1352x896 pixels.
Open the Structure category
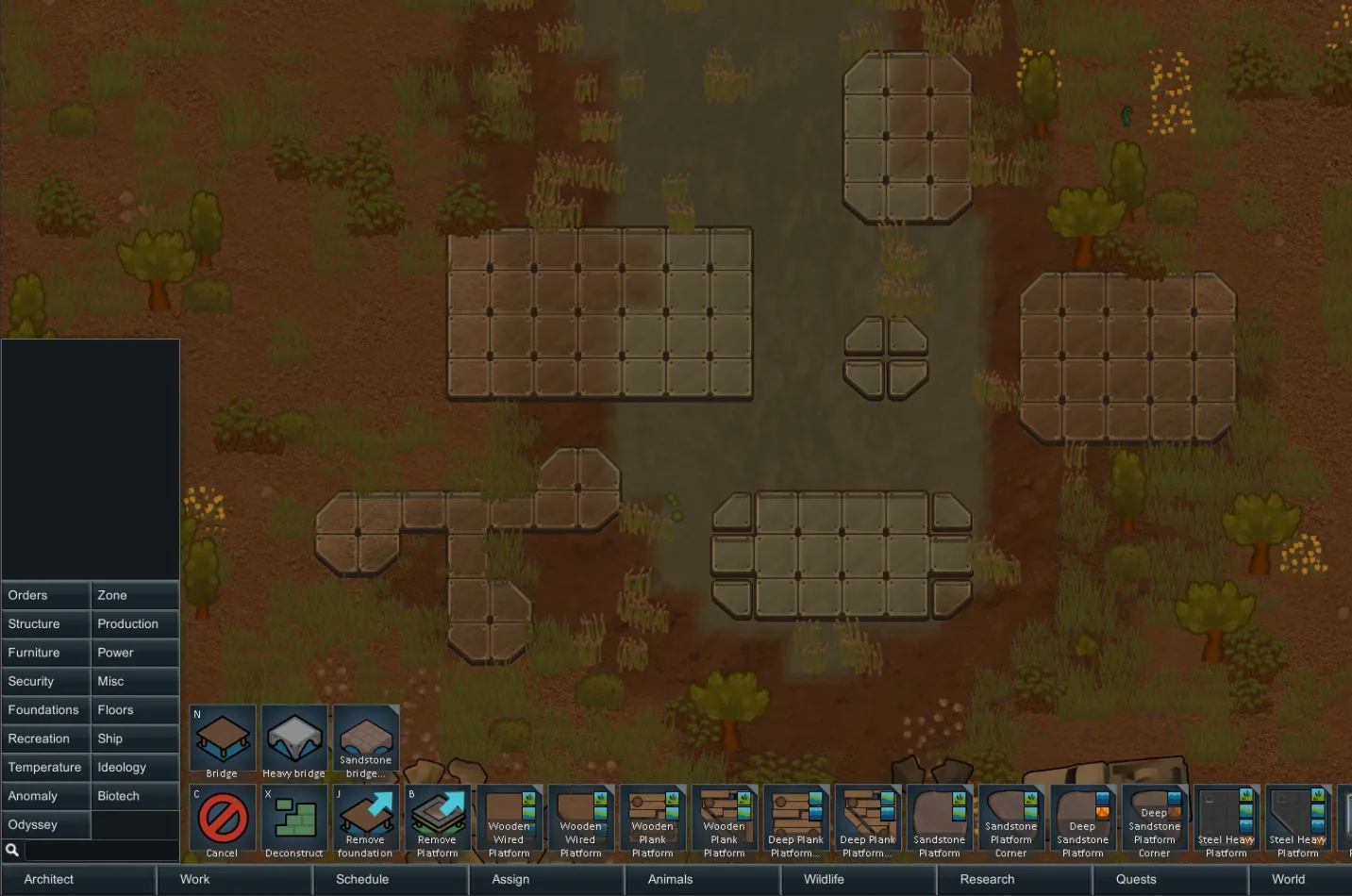pyautogui.click(x=45, y=624)
